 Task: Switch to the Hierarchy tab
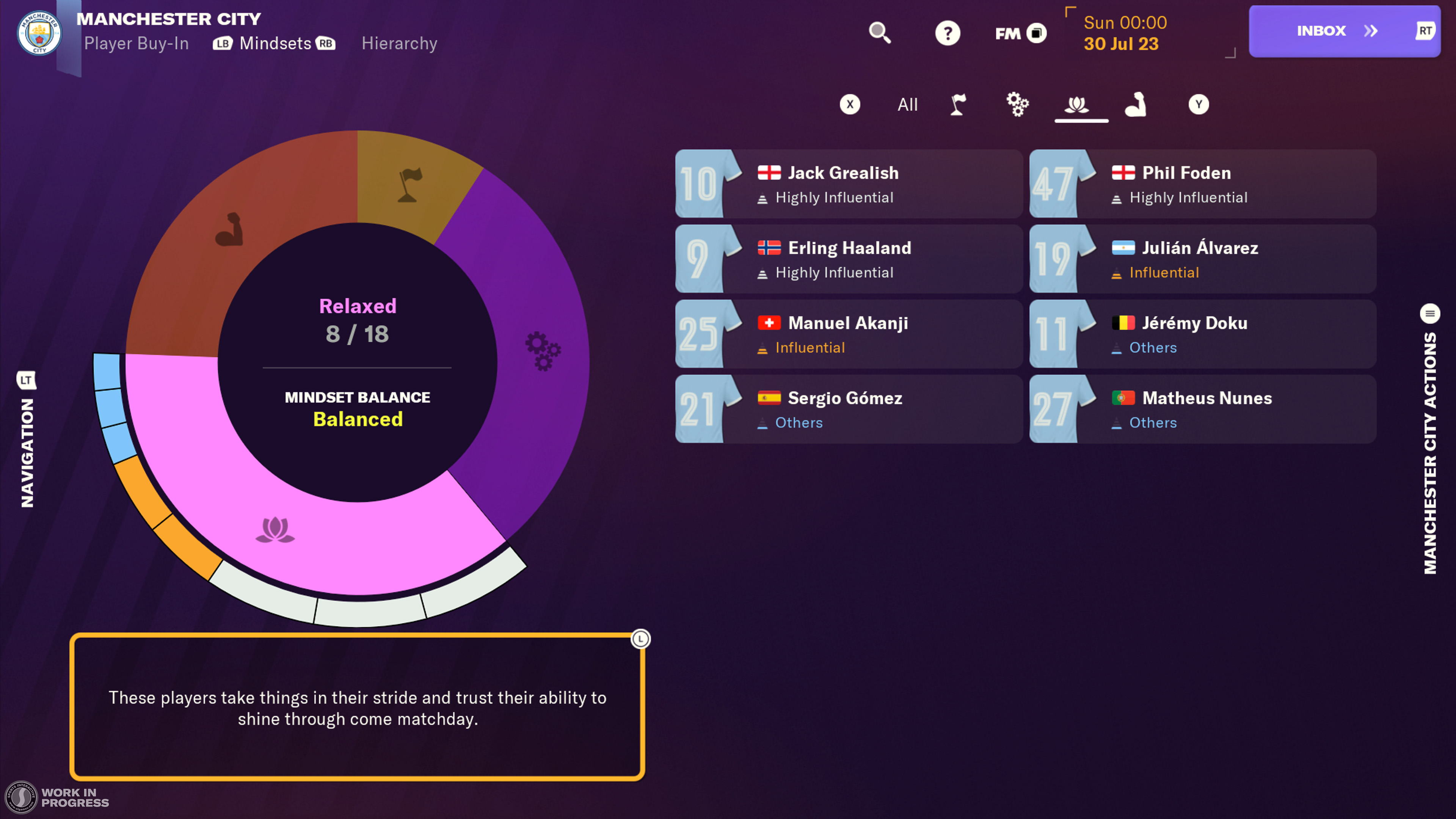pos(399,44)
